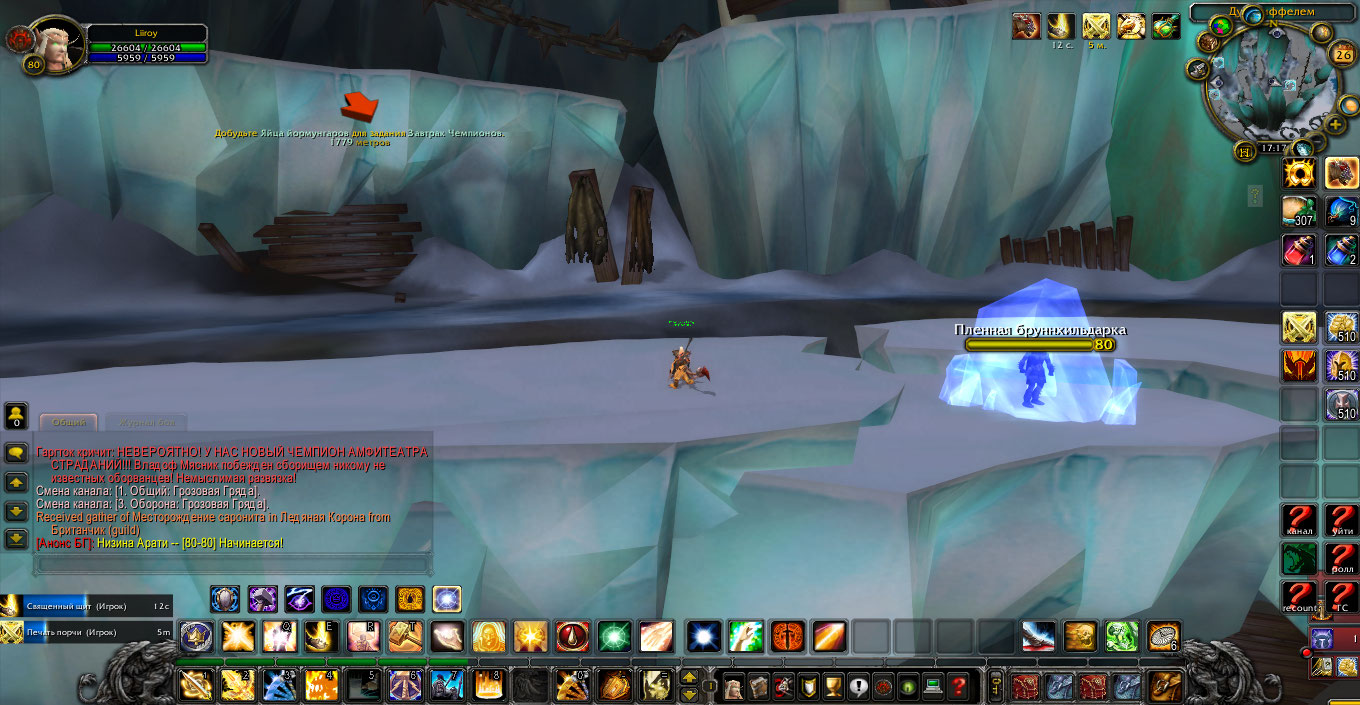Switch to the Общий chat tab
1360x705 pixels.
[x=69, y=423]
